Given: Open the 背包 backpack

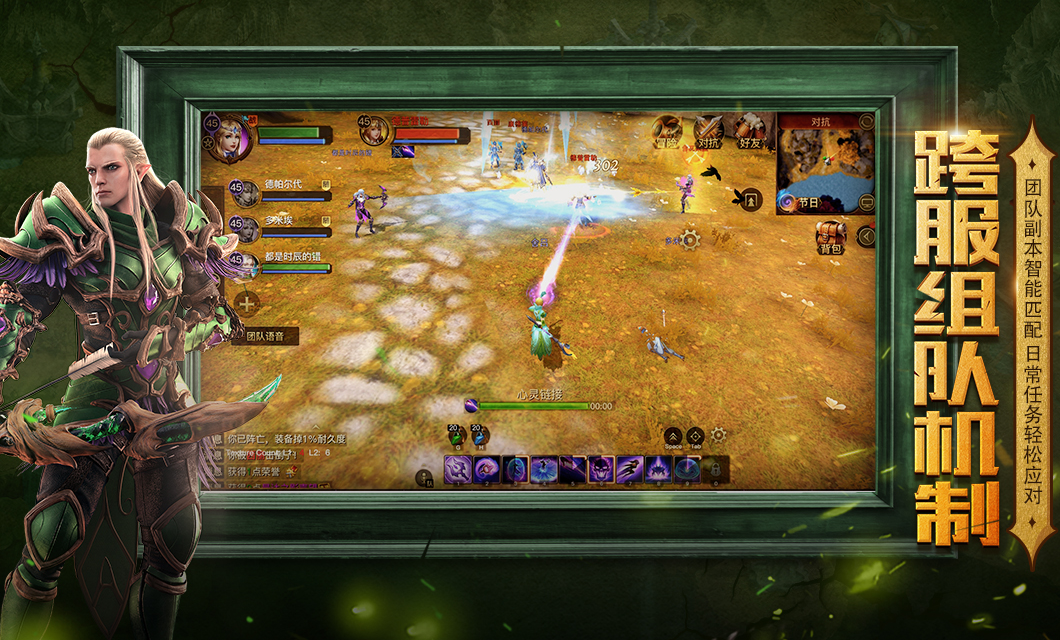Looking at the screenshot, I should [830, 237].
